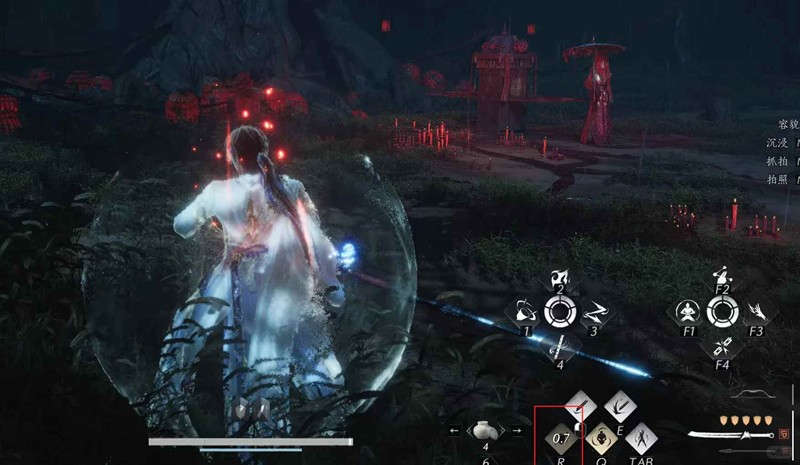Click the left skill wheel center ring
The width and height of the screenshot is (800, 465).
(x=560, y=312)
